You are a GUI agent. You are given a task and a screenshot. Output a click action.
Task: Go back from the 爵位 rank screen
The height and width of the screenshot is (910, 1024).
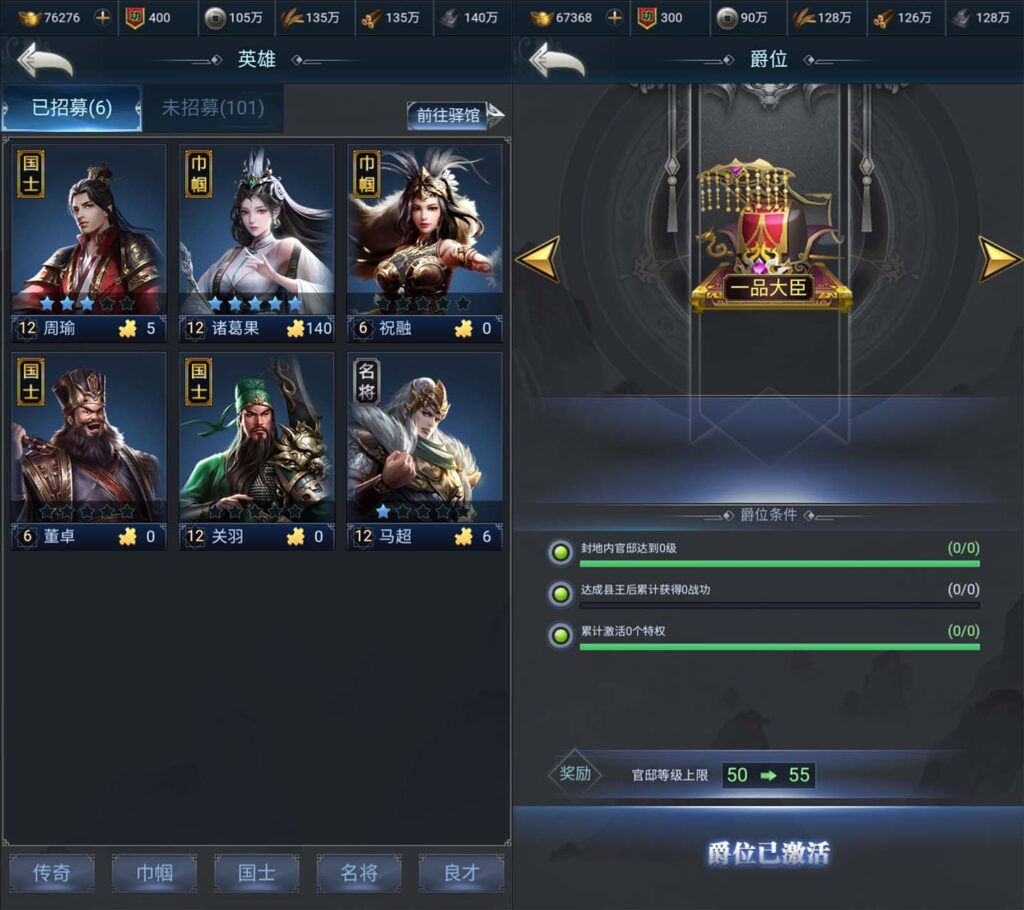557,60
